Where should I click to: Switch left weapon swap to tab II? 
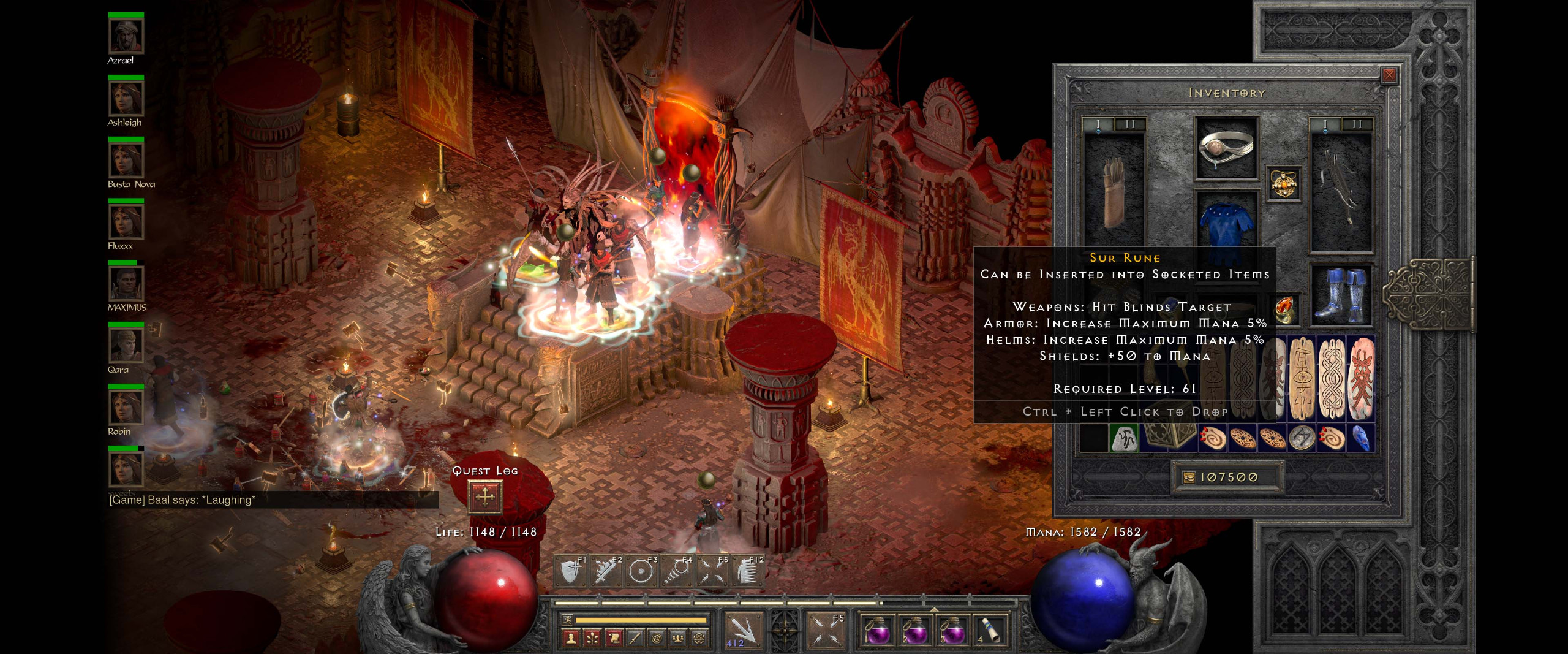(x=1129, y=125)
